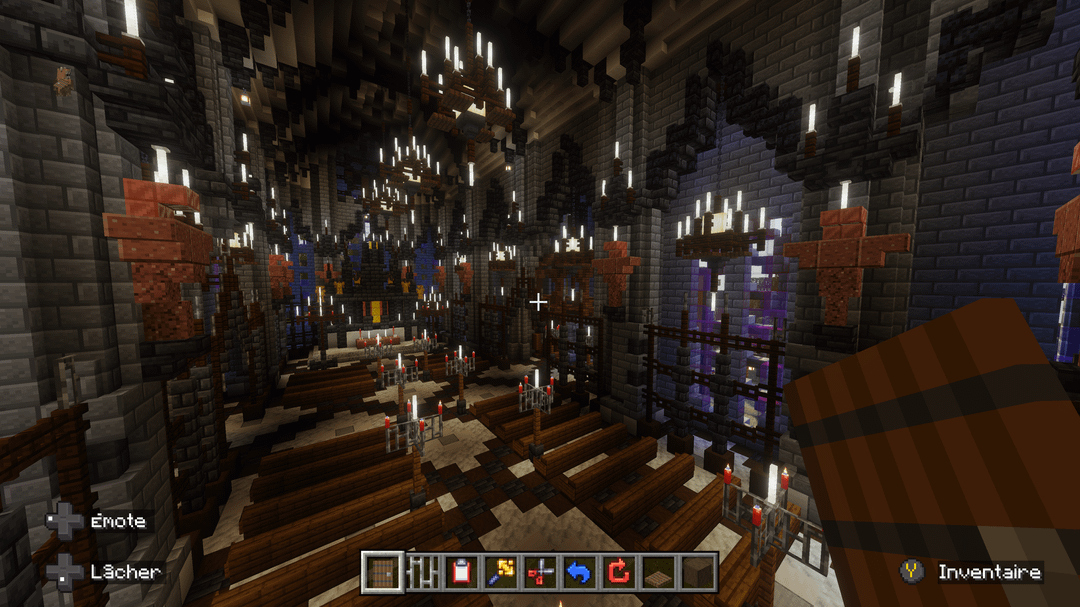
Task: Choose the red clipboard item slot
Action: [x=461, y=572]
